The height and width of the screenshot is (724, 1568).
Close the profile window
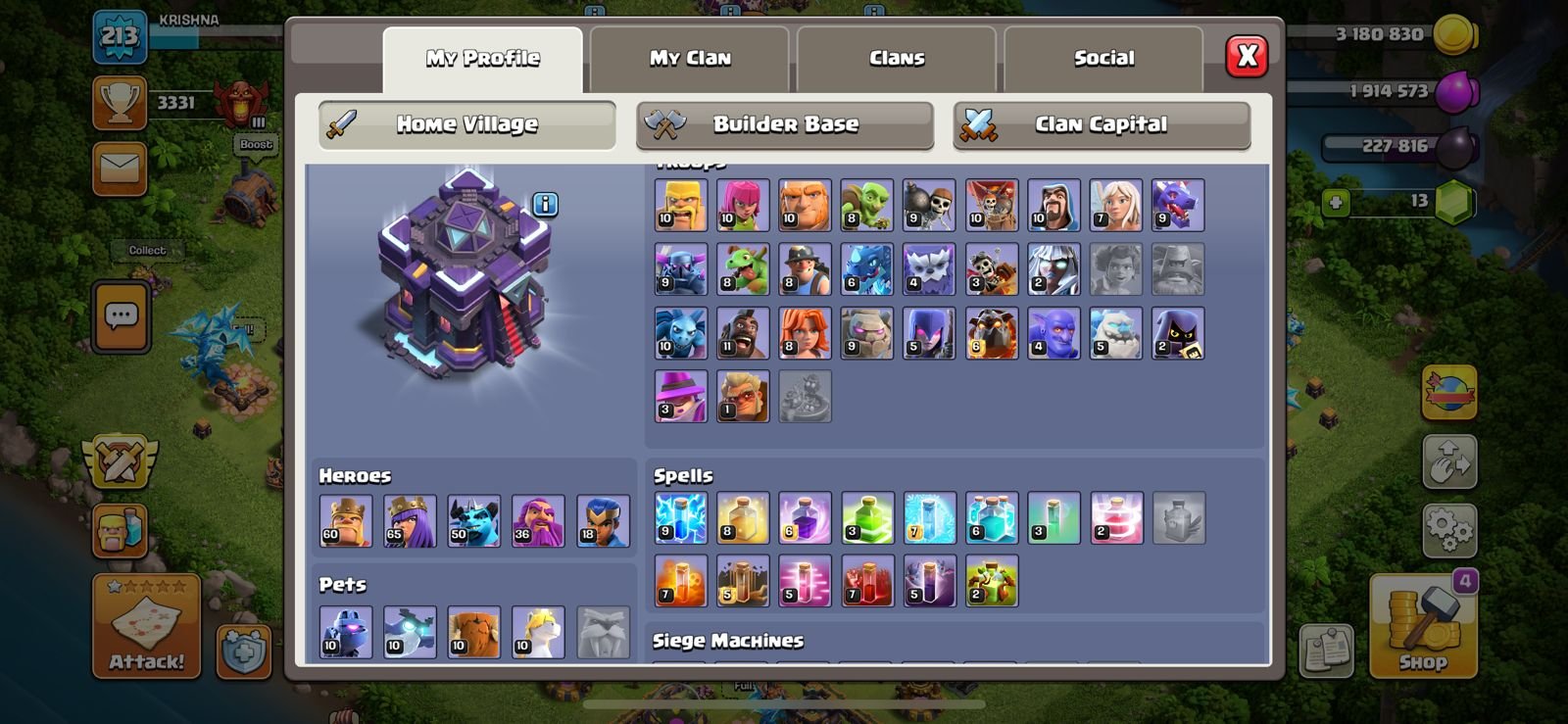click(x=1247, y=57)
